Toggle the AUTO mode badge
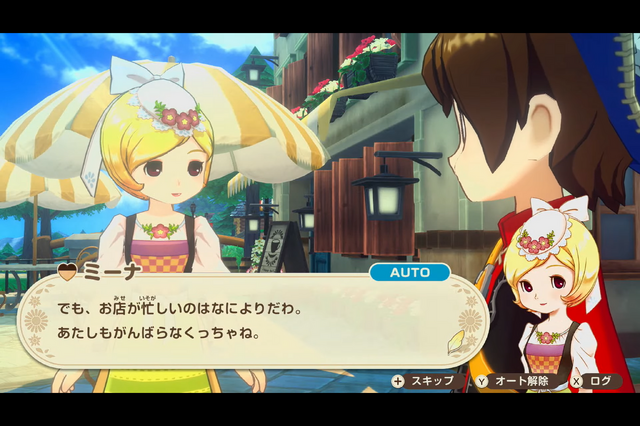This screenshot has height=426, width=640. (409, 272)
